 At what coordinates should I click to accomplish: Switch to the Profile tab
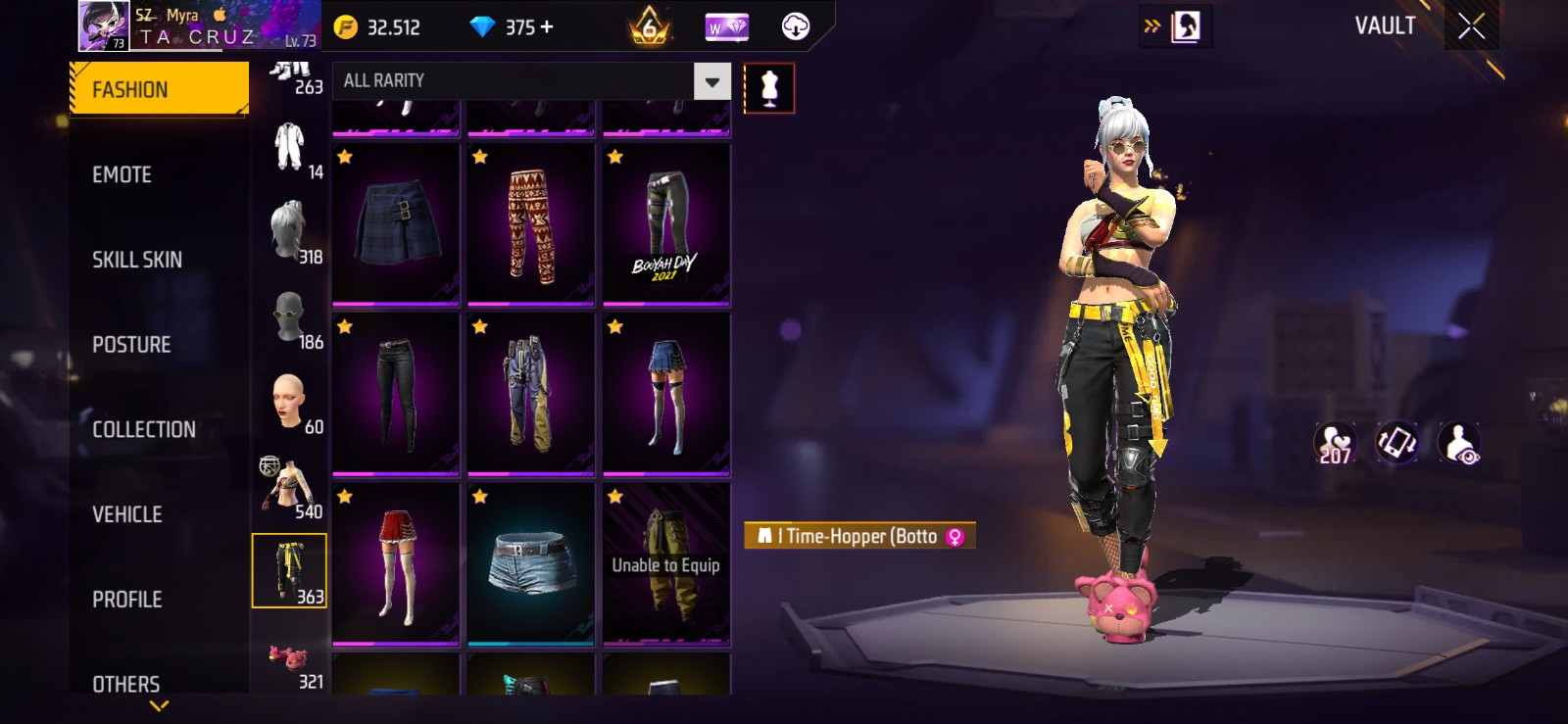coord(127,600)
